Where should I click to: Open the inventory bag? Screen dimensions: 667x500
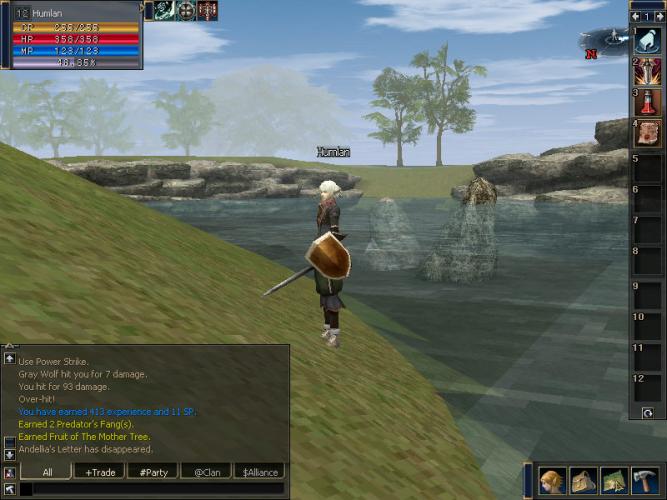(x=583, y=481)
